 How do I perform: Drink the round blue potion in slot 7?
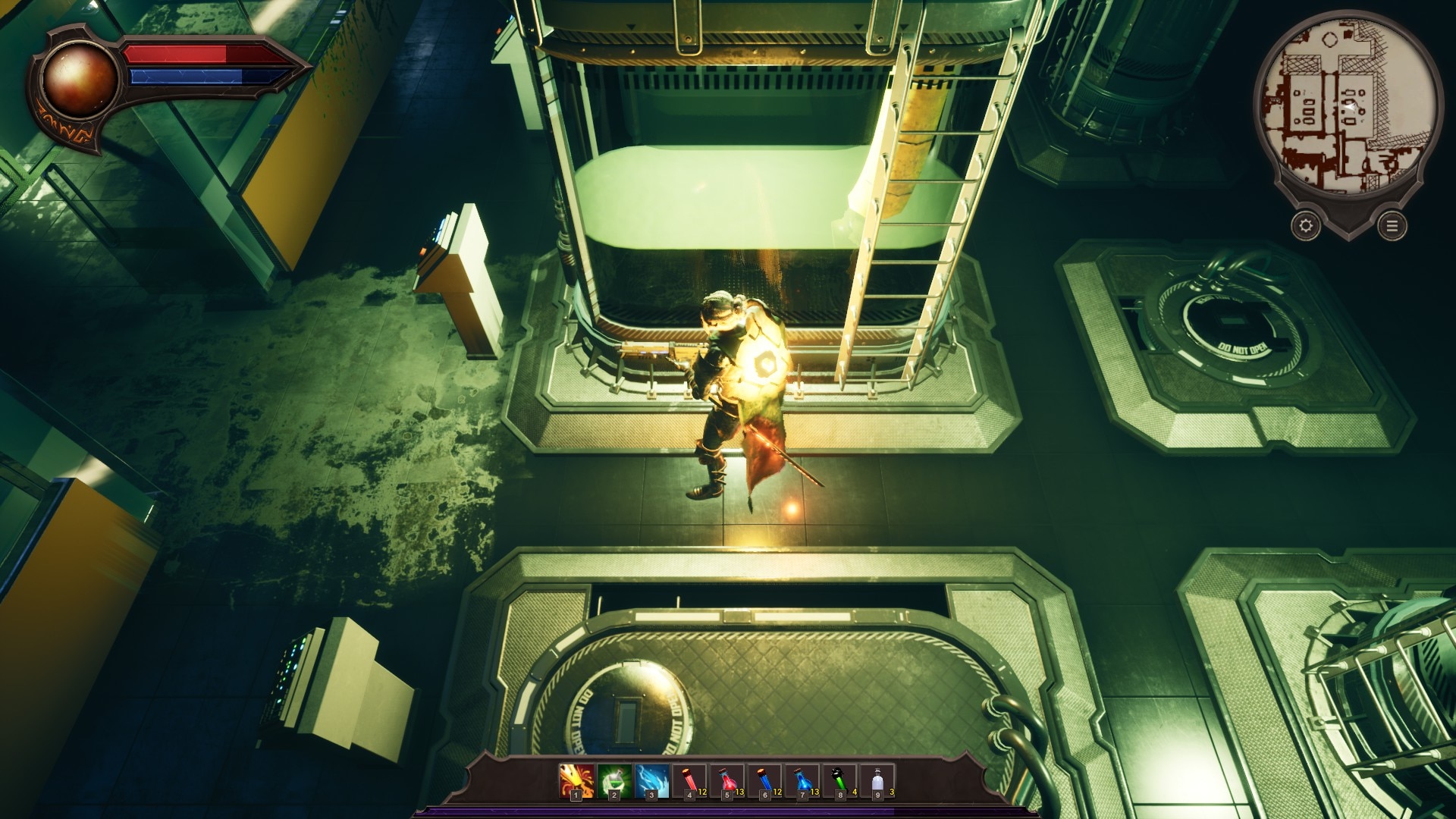pos(802,781)
